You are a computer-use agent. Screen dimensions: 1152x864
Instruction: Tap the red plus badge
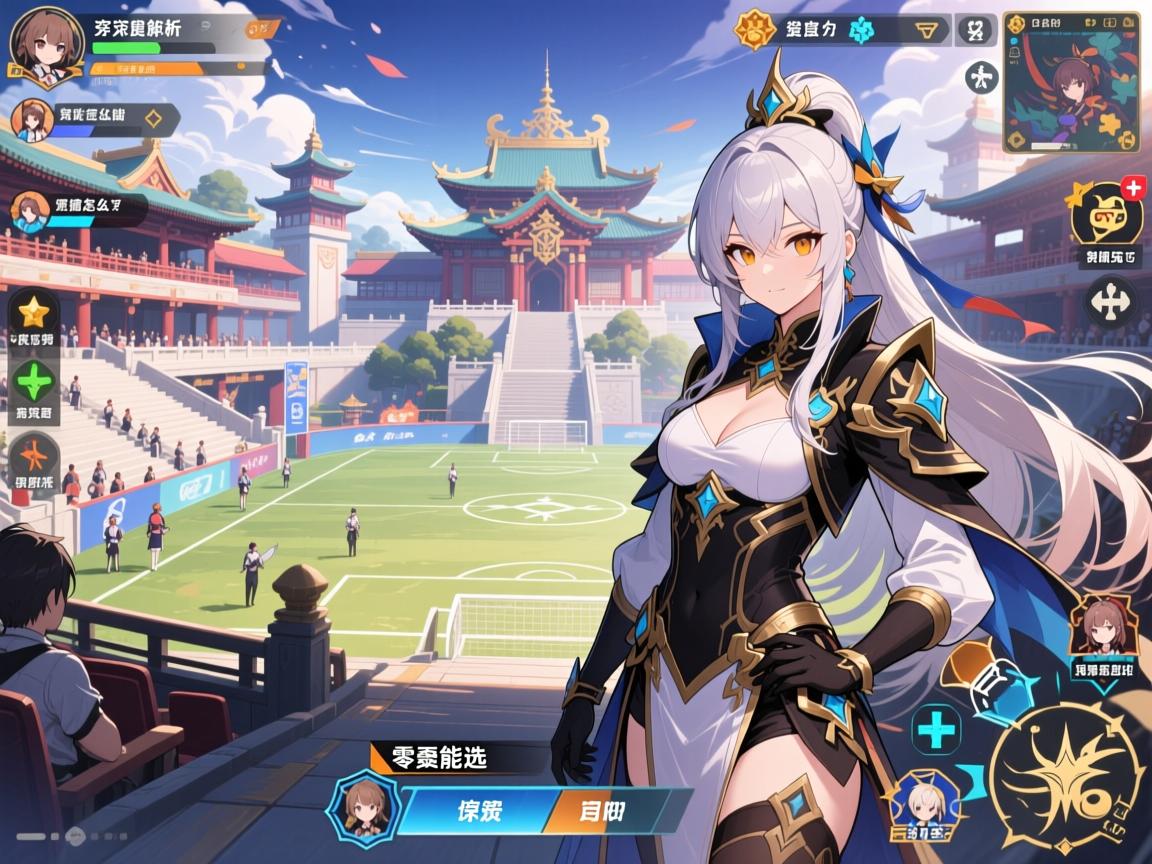[x=1133, y=187]
